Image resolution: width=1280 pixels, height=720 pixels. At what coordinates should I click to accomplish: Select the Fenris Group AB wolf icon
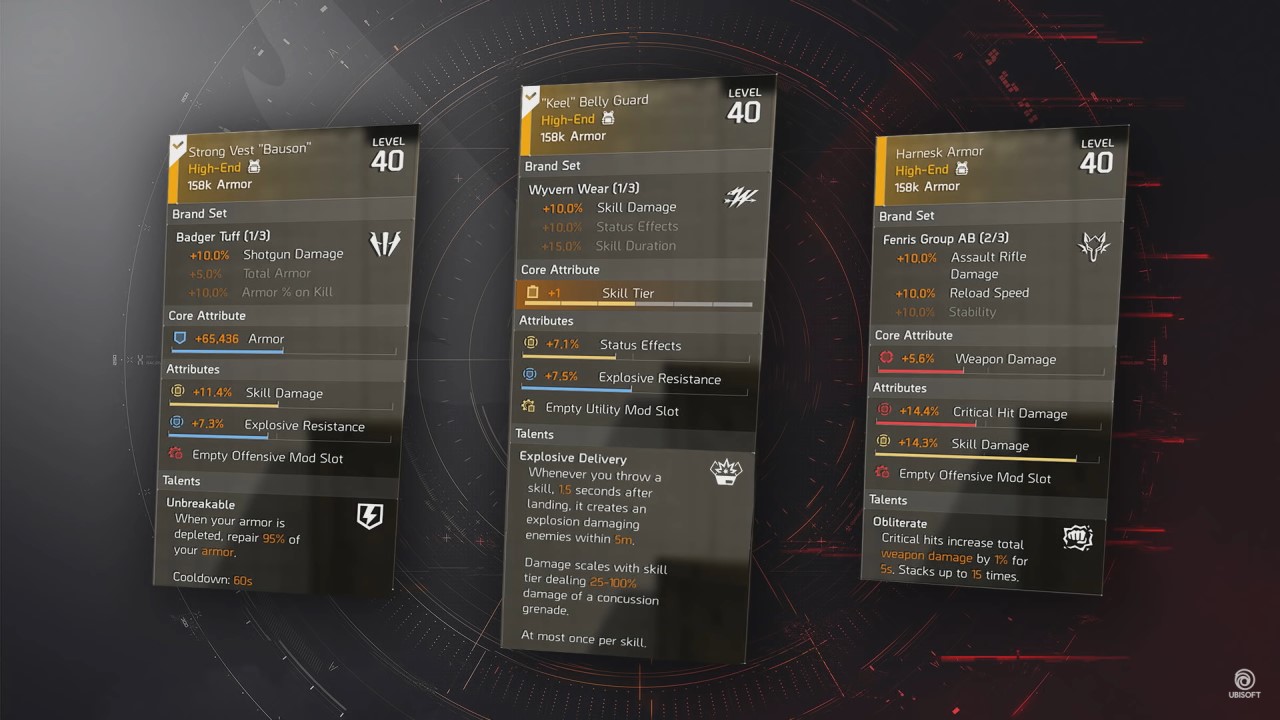tap(1093, 245)
